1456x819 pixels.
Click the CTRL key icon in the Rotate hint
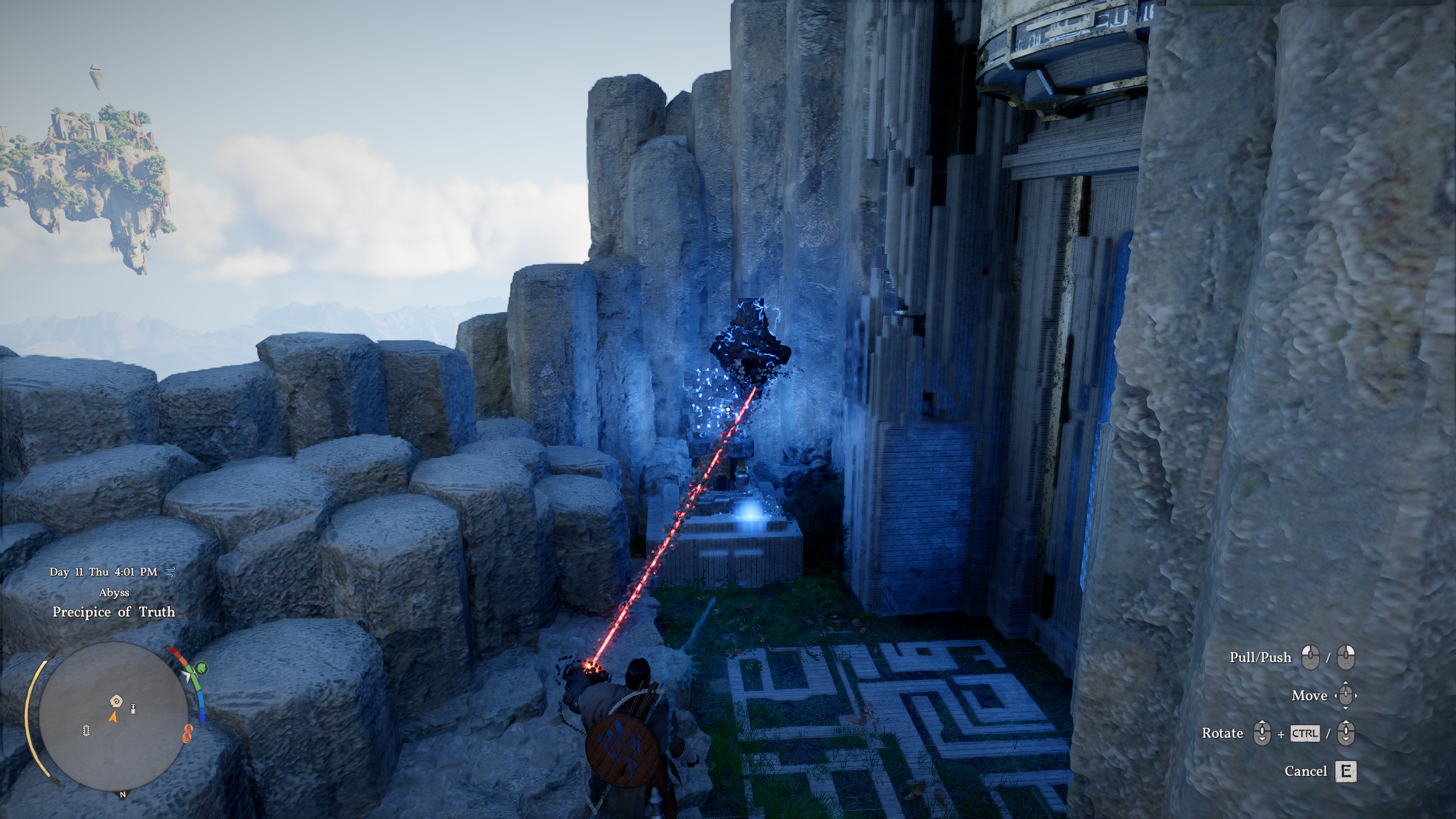(x=1305, y=733)
